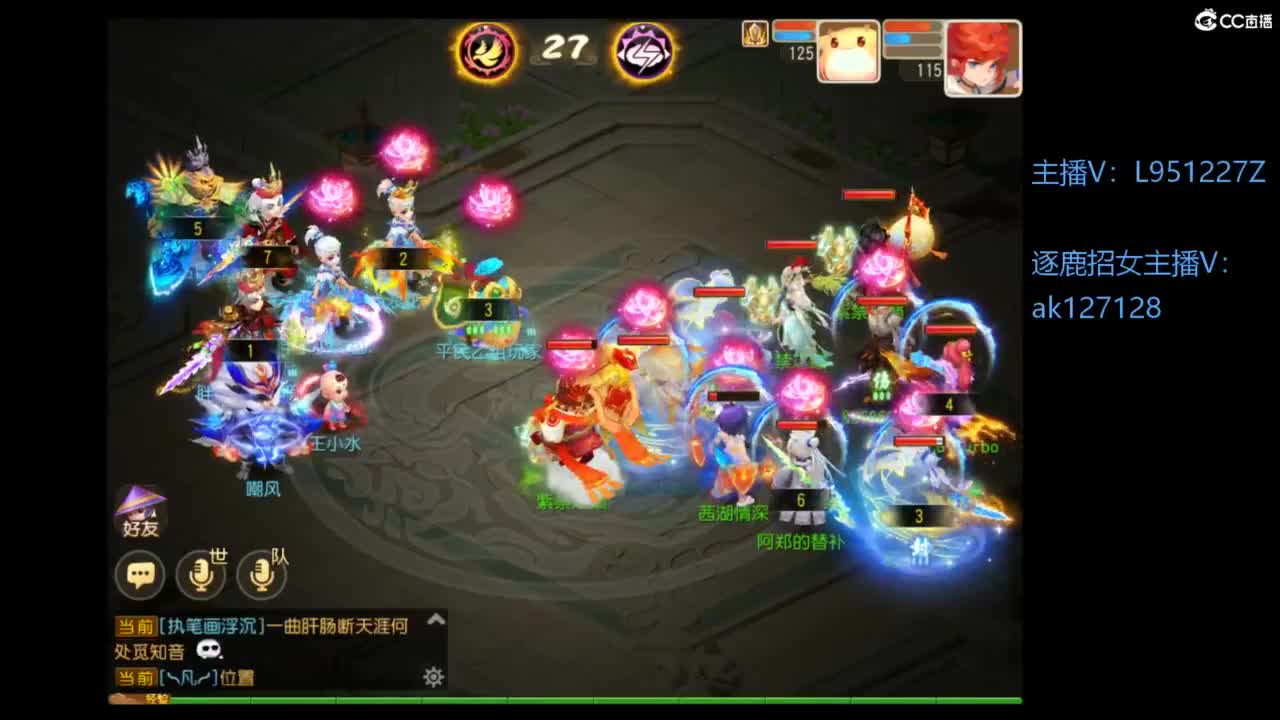The width and height of the screenshot is (1280, 720).
Task: Open the golden rank badge near the pet portrait
Action: [x=755, y=34]
